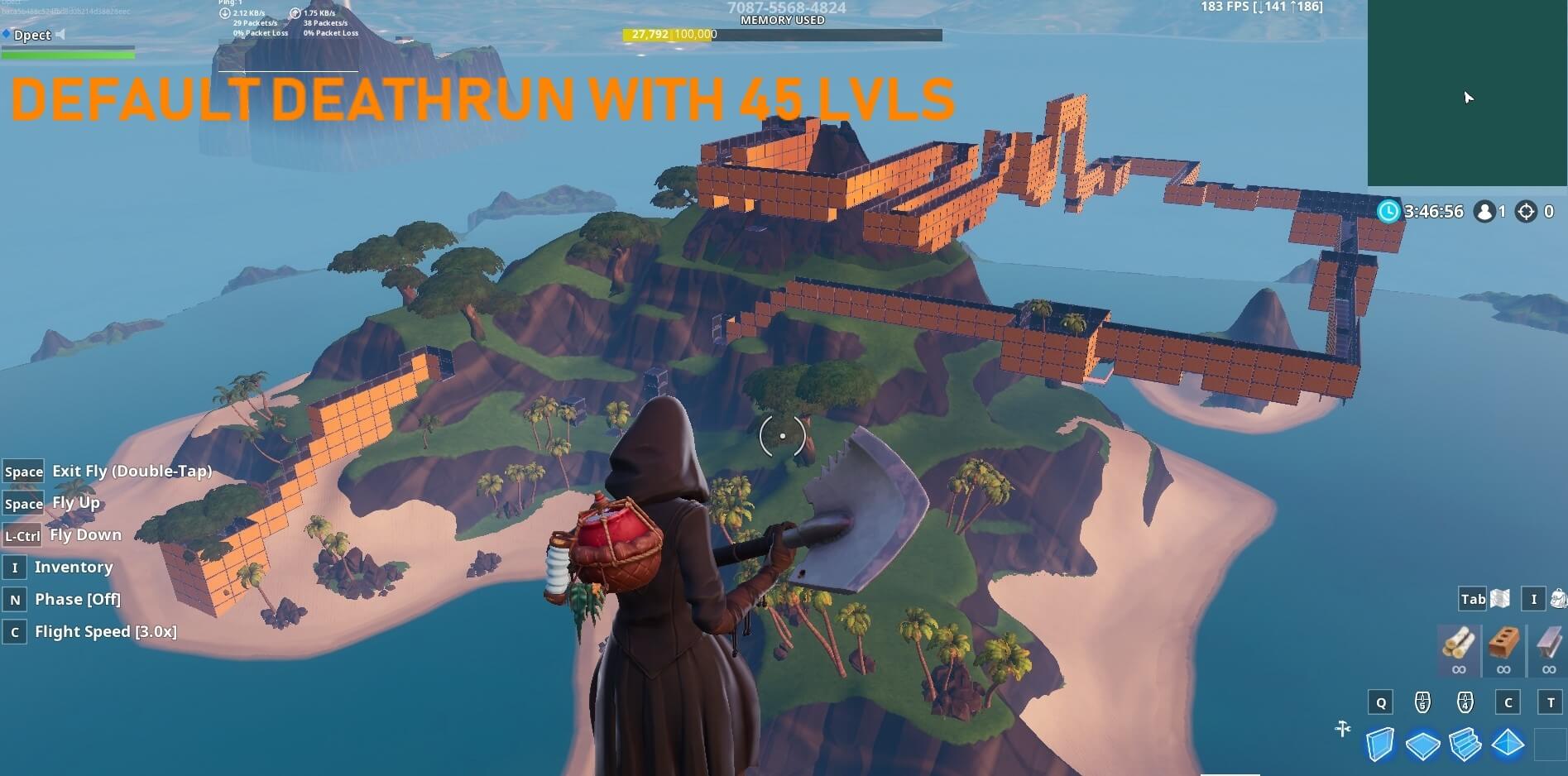Click the eliminations crosshair icon

[x=1525, y=212]
